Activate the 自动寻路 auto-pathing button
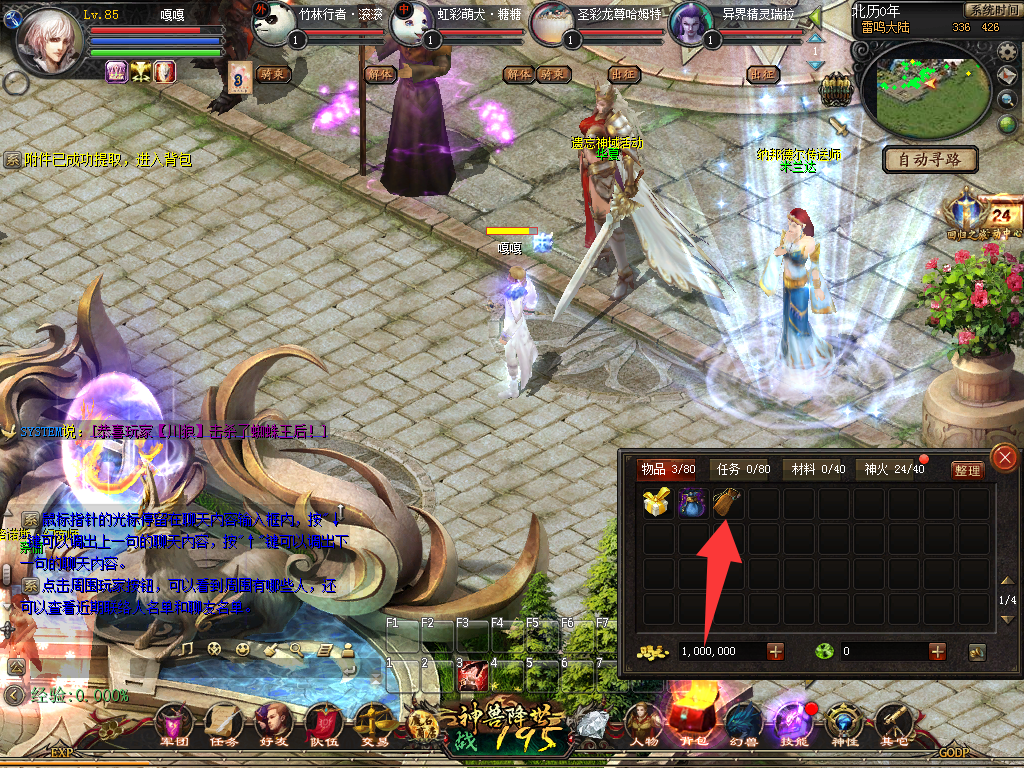The height and width of the screenshot is (768, 1024). click(930, 159)
